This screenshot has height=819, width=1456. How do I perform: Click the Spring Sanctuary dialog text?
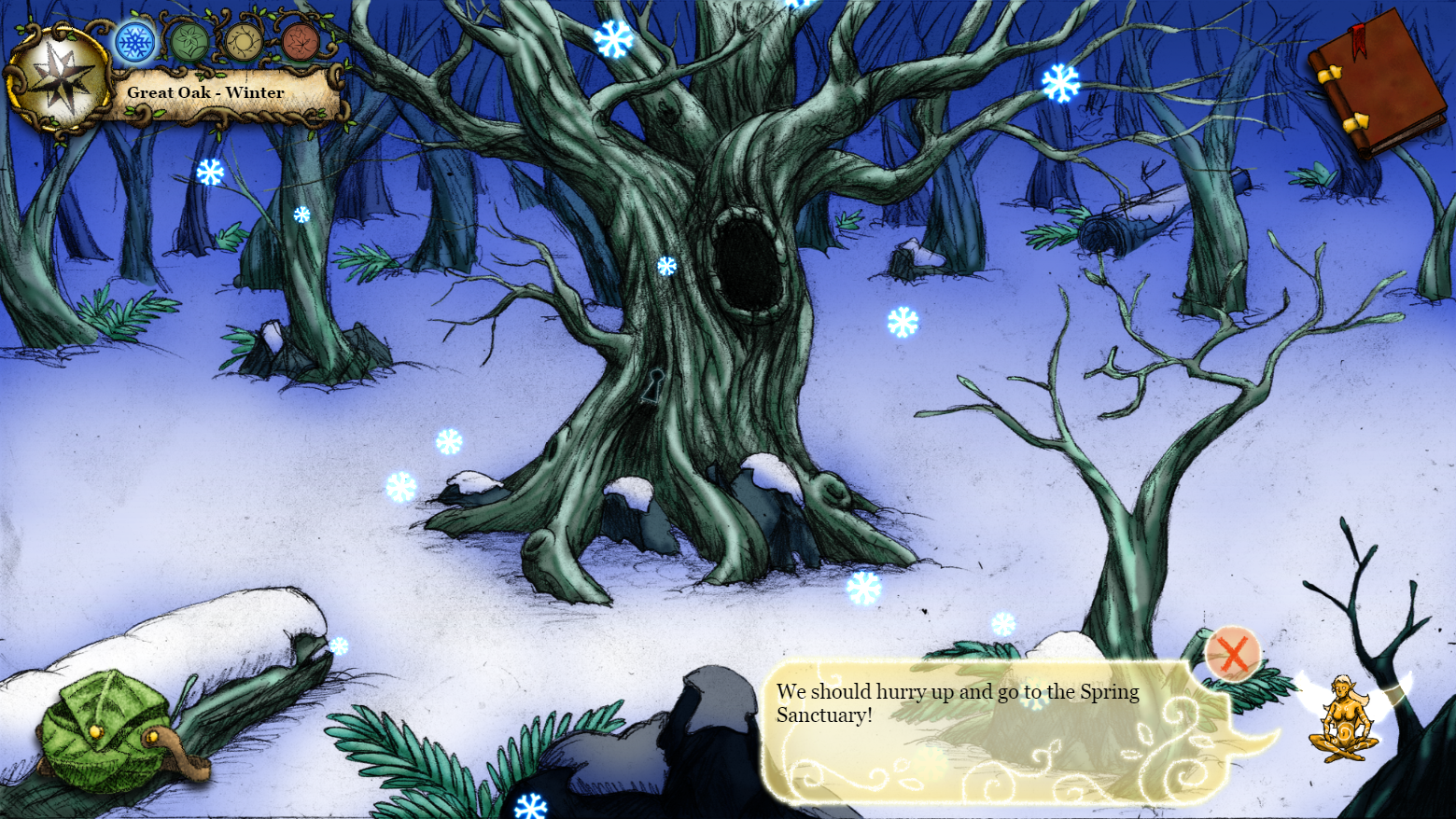[957, 702]
